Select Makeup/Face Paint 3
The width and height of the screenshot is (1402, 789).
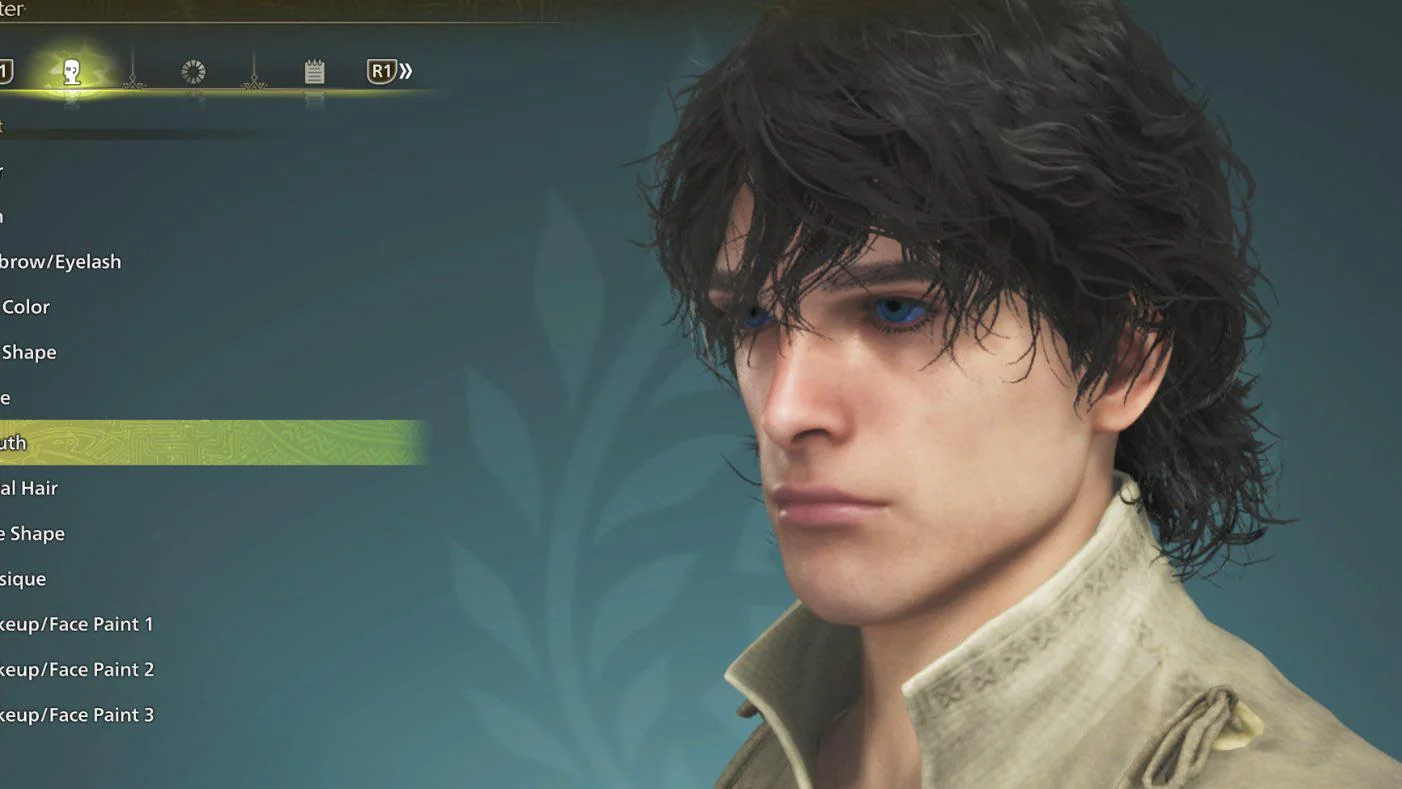coord(77,714)
